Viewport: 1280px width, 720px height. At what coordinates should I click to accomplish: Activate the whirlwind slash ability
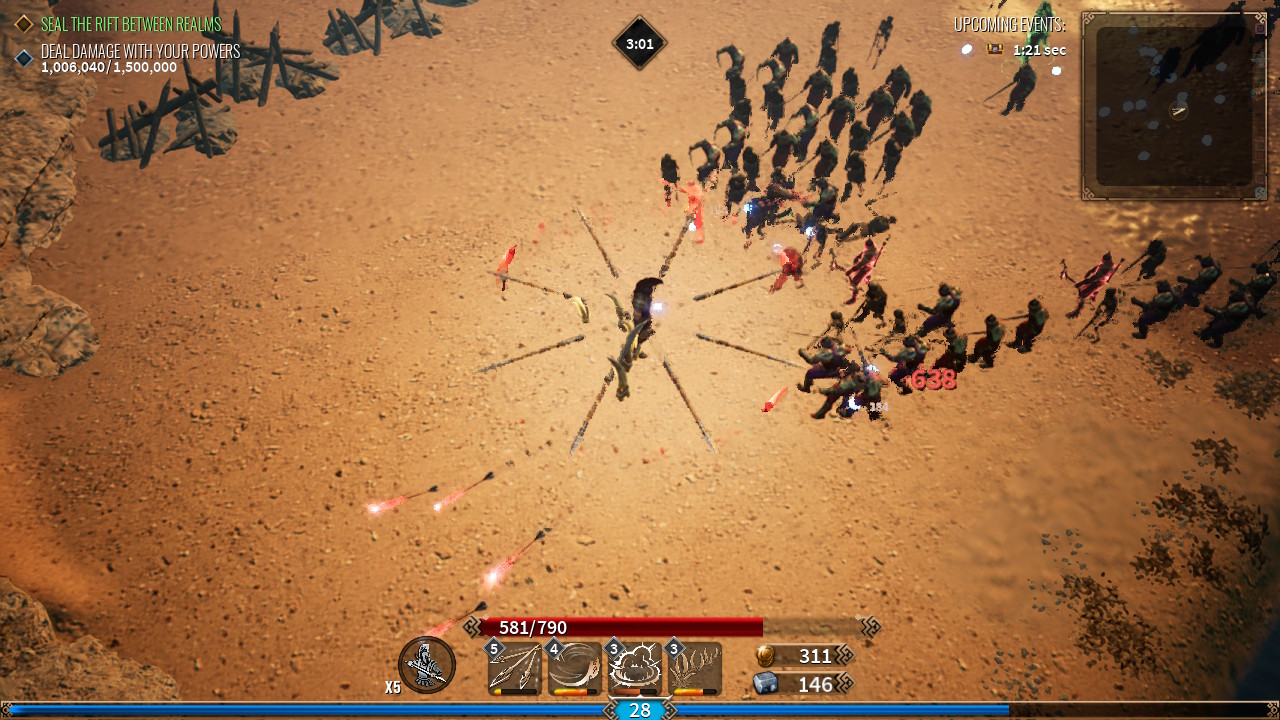[x=575, y=668]
